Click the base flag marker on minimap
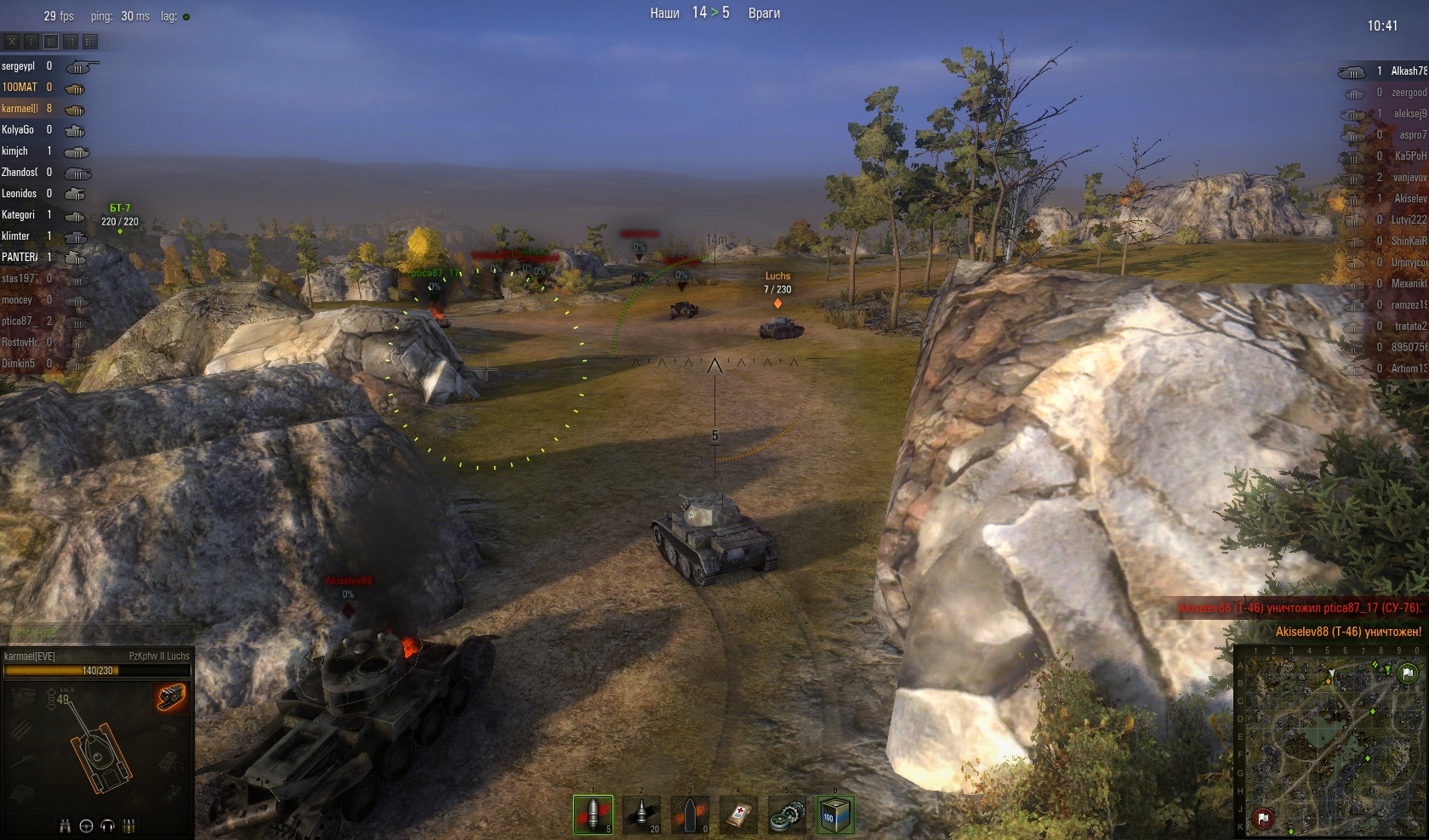 pyautogui.click(x=1263, y=818)
